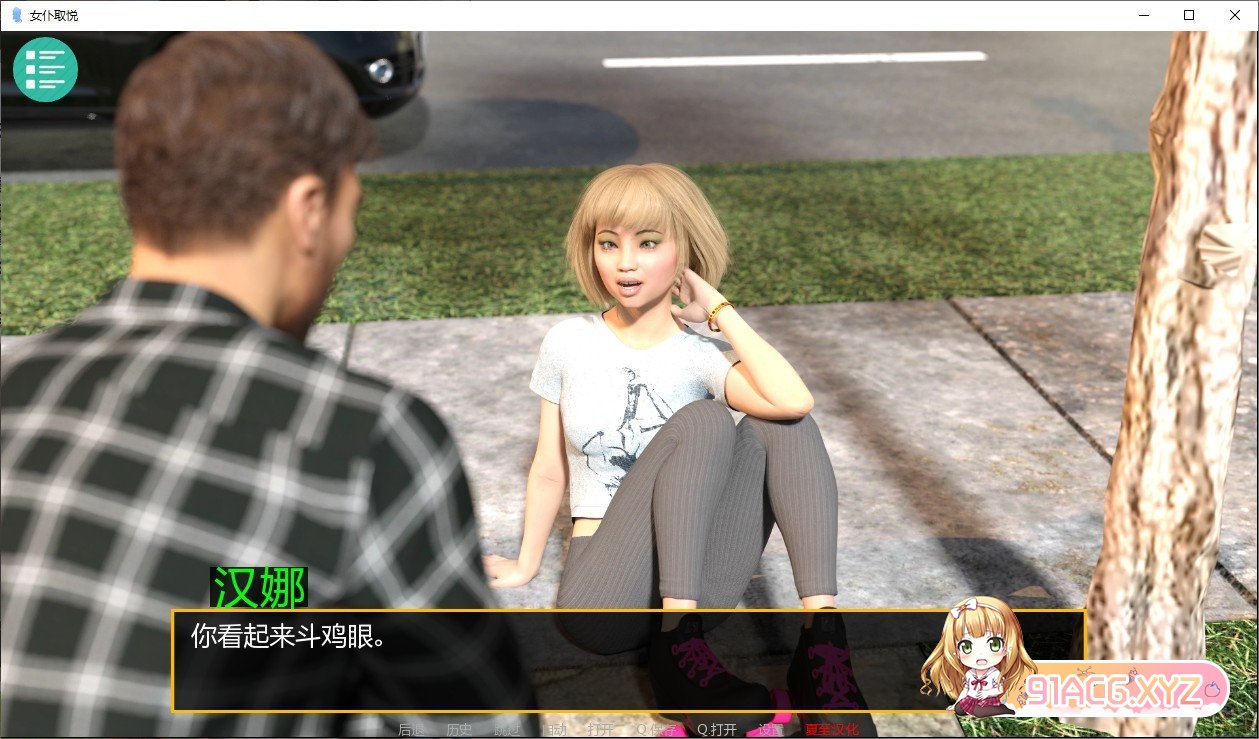The image size is (1259, 739).
Task: Enable auto-play with the 自动 button
Action: (553, 730)
